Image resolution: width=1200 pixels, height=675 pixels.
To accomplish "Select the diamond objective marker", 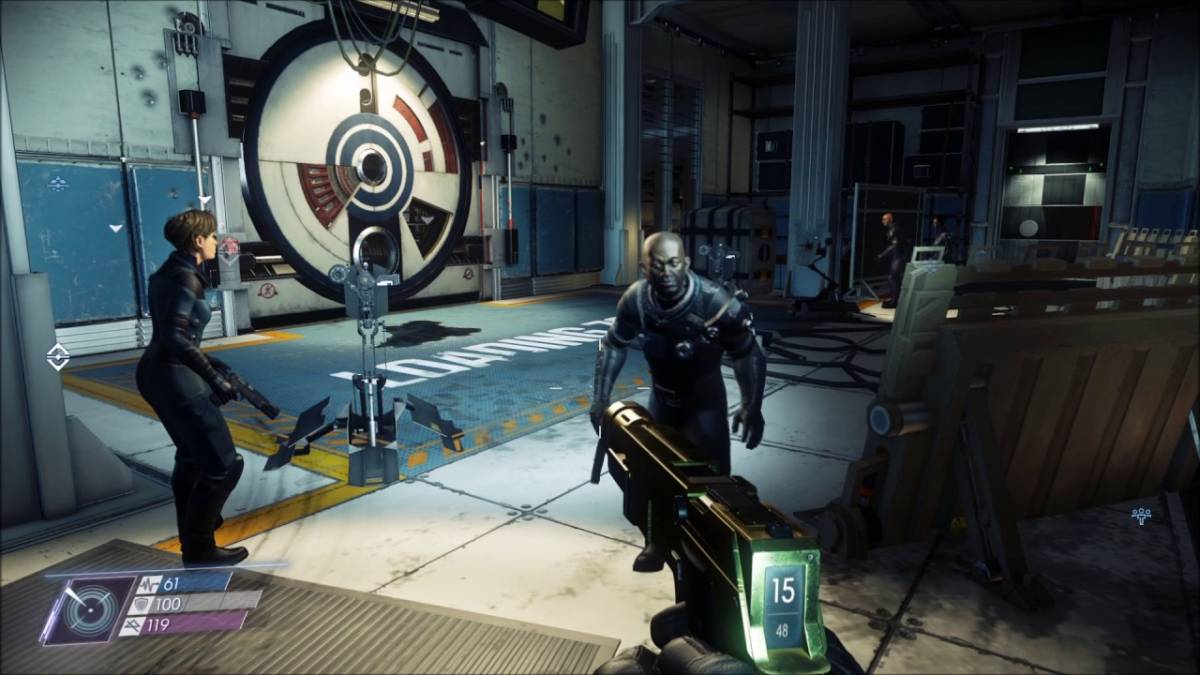I will coord(58,355).
